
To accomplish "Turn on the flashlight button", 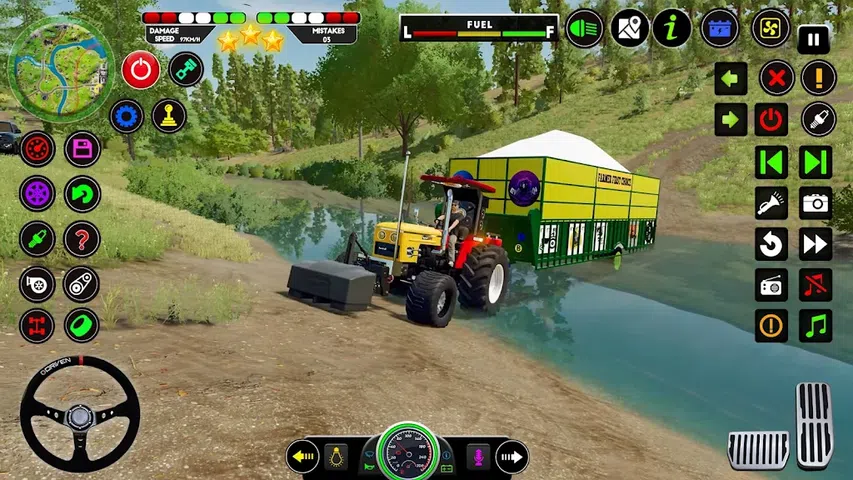I will (x=771, y=203).
